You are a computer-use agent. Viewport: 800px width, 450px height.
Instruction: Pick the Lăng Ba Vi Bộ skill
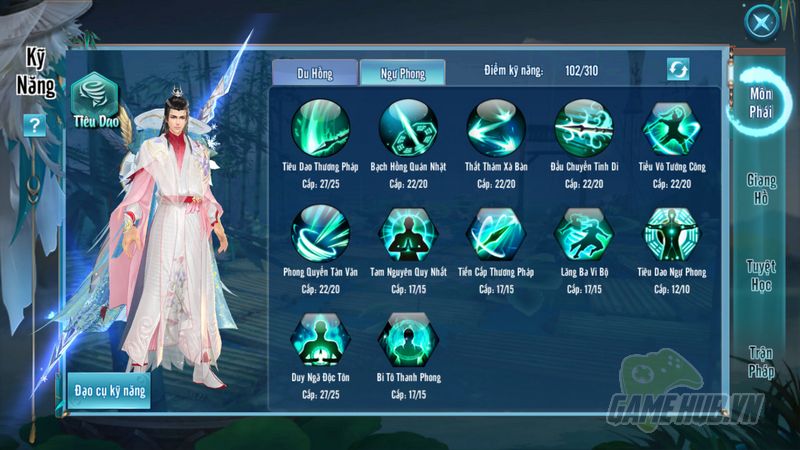click(584, 234)
